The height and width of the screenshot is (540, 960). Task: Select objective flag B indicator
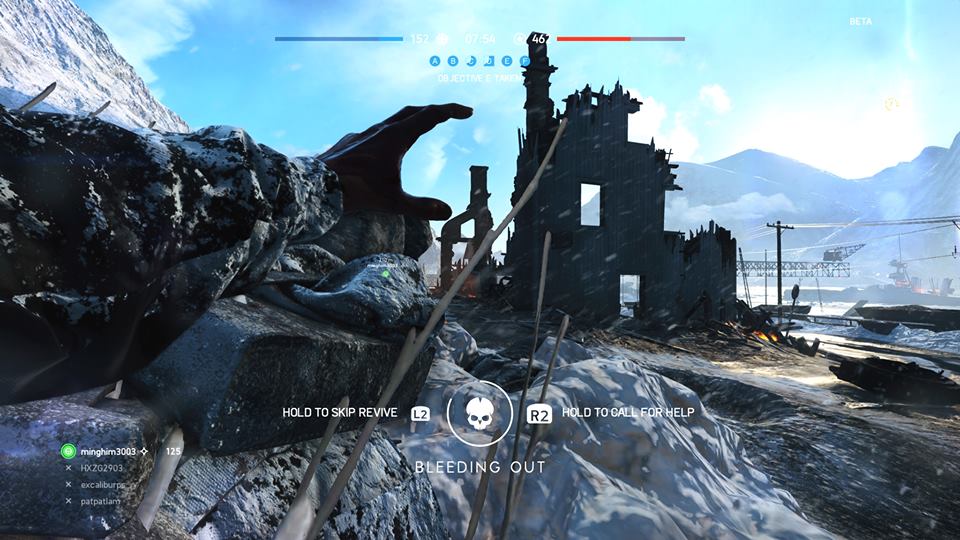453,61
